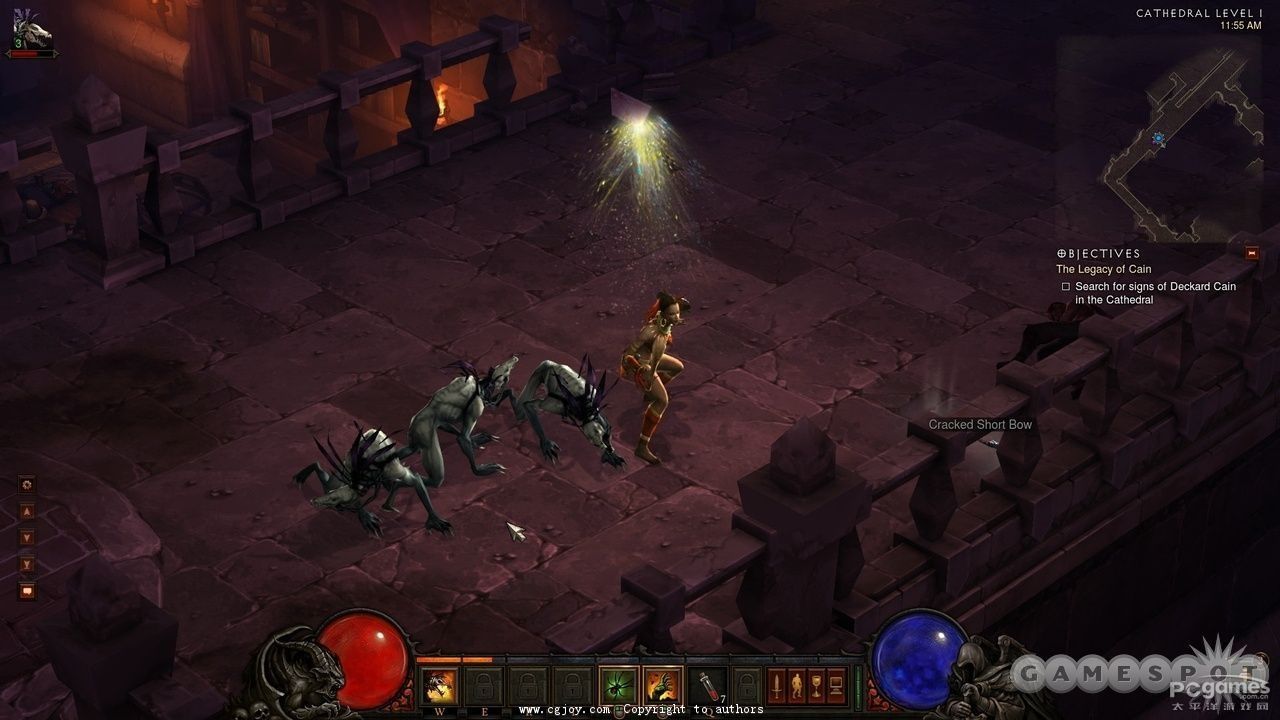1280x720 pixels.
Task: Collapse the Objectives tracker with red button
Action: pos(1251,253)
